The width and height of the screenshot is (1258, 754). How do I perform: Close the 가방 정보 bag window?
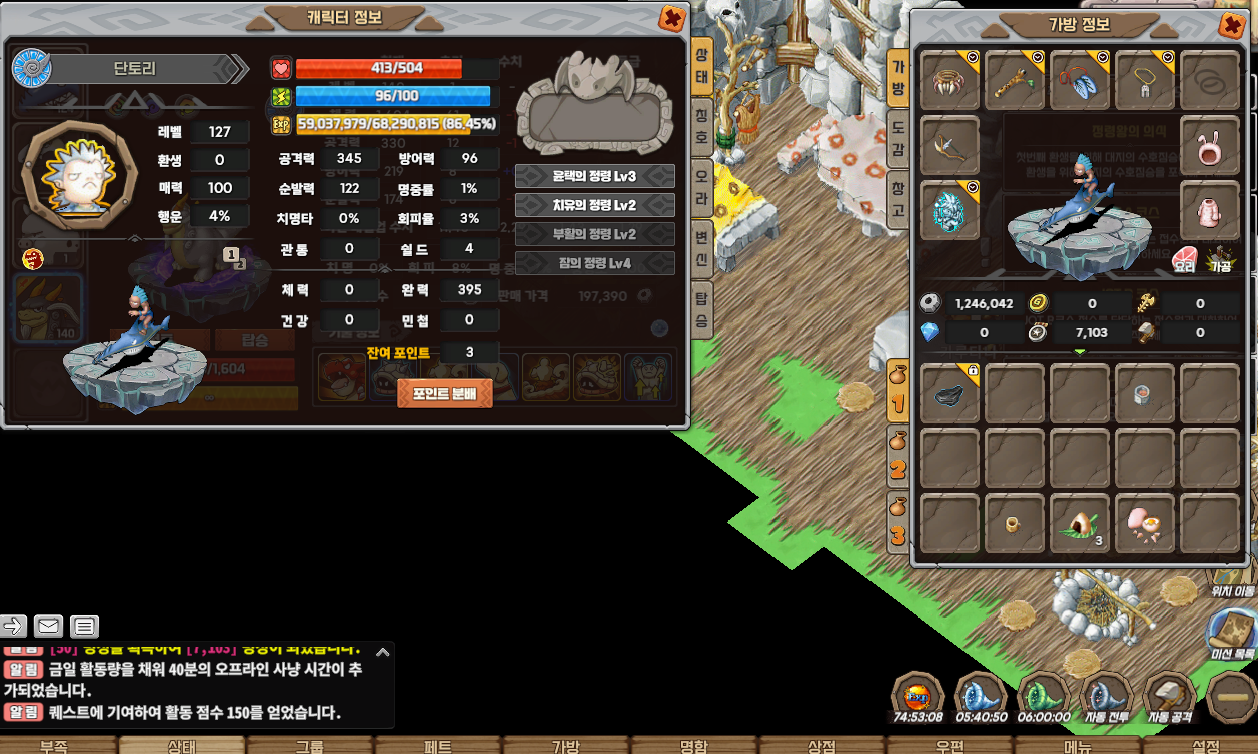coord(1232,25)
